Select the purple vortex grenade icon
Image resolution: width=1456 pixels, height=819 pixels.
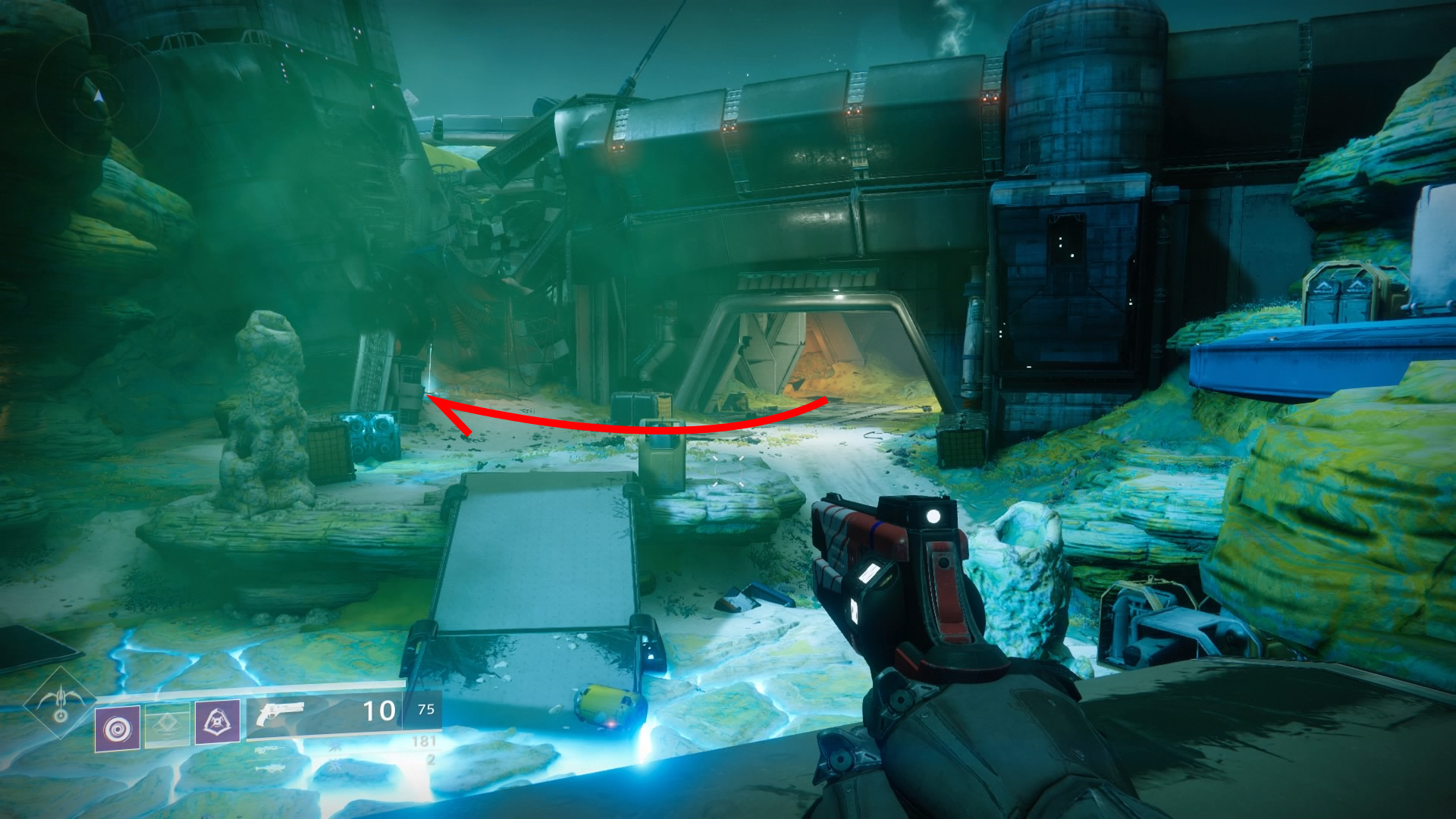(118, 729)
